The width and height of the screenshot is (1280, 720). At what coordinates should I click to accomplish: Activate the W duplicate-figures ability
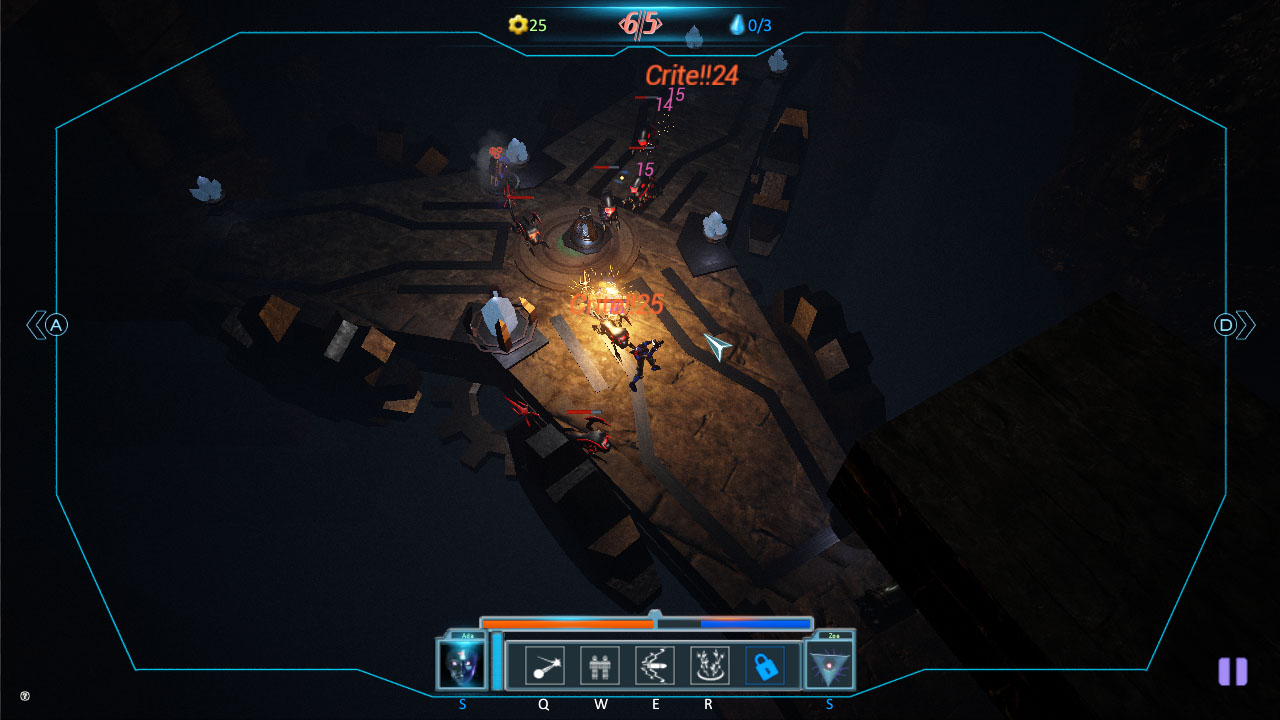(x=600, y=664)
